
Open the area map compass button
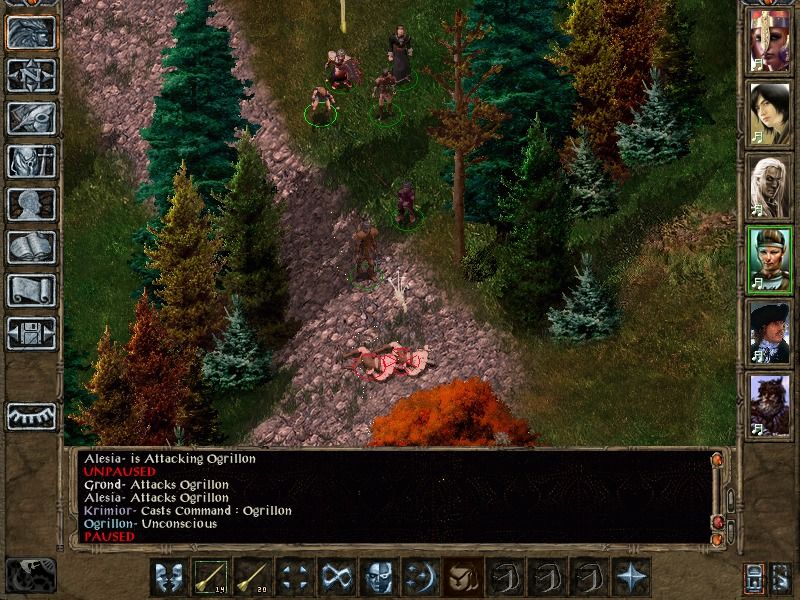[31, 75]
